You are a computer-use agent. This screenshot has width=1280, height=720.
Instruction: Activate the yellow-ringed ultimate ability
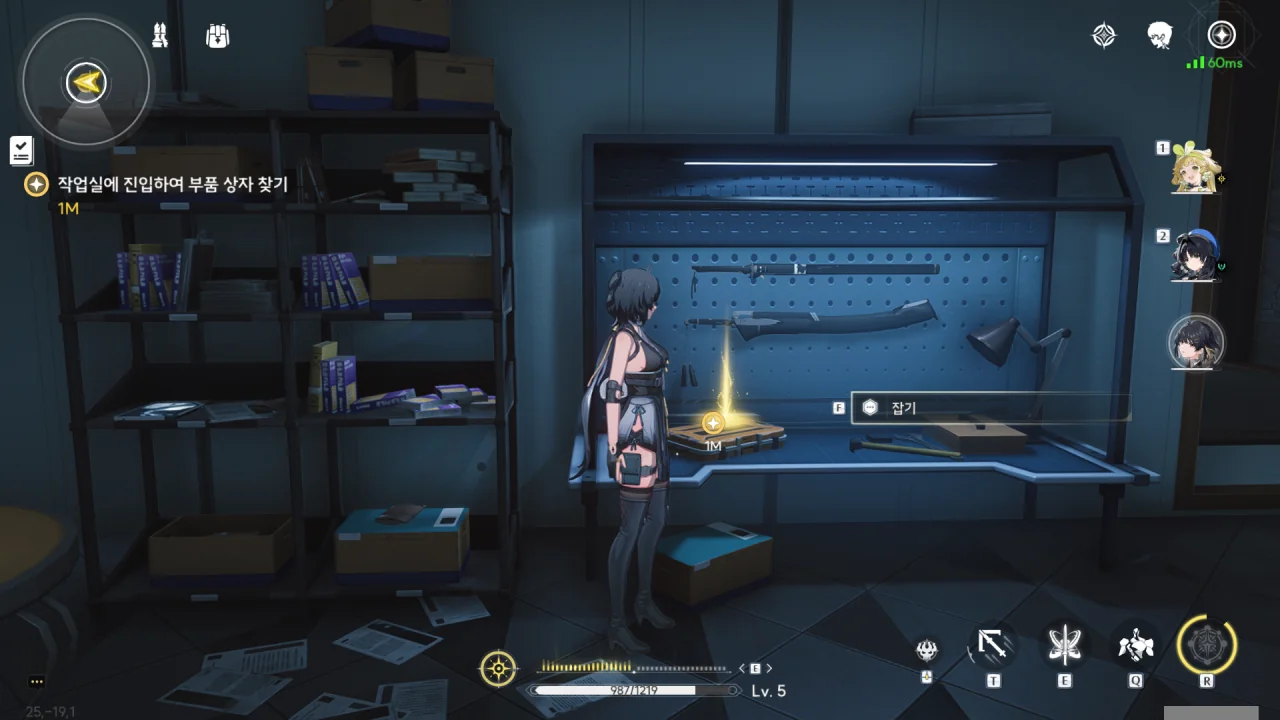1207,646
